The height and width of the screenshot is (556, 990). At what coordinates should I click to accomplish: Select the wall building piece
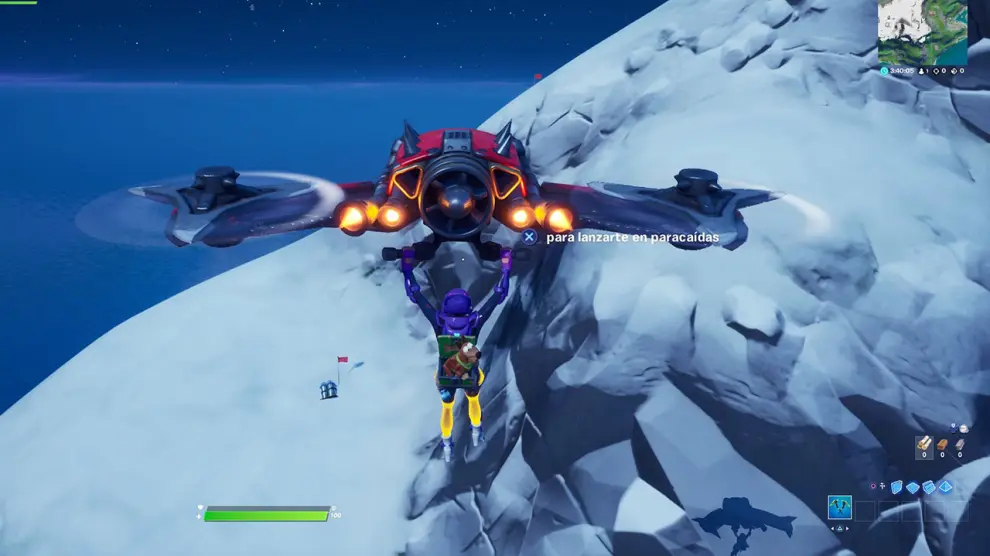coord(897,487)
